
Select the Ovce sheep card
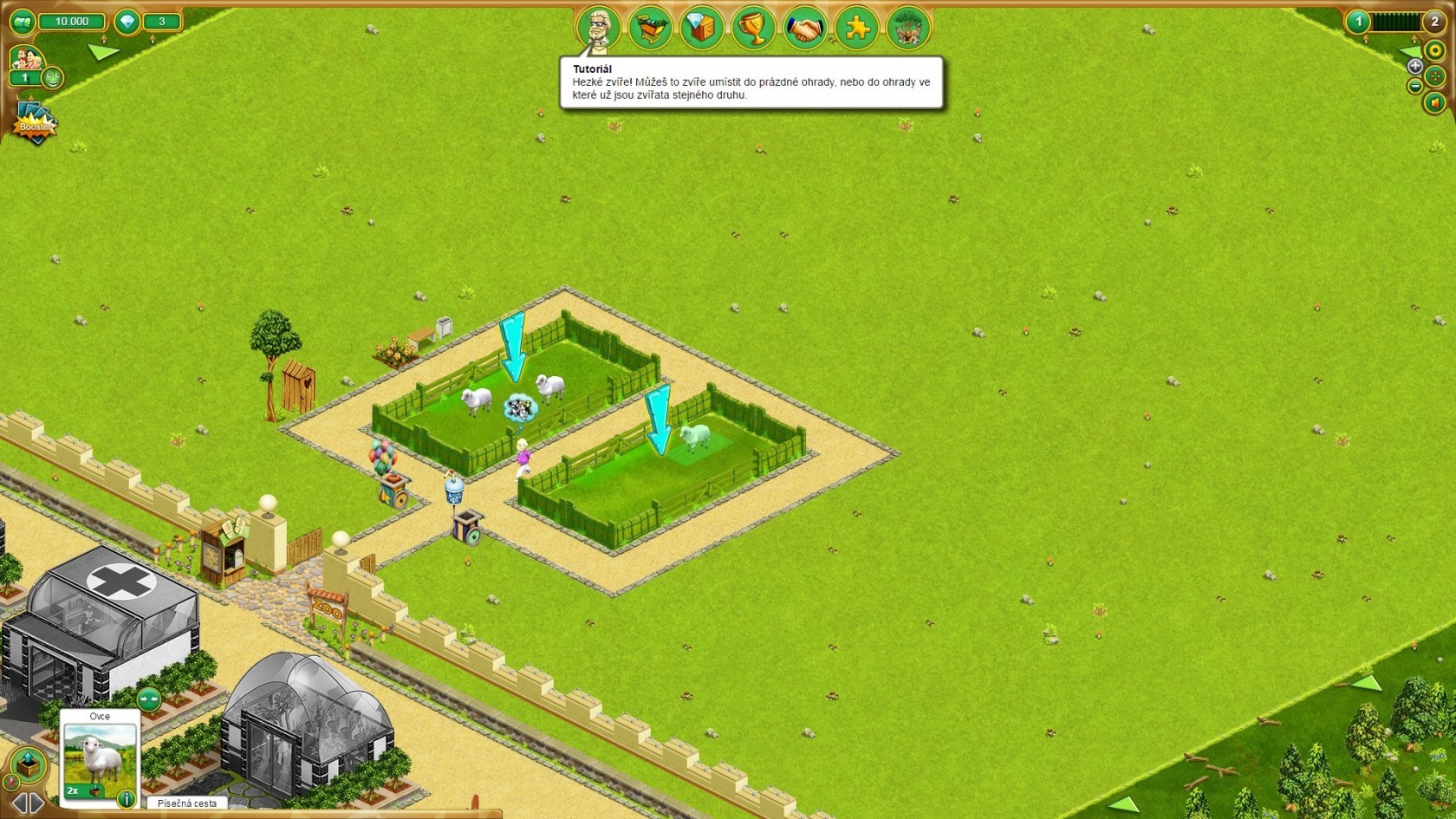coord(100,754)
